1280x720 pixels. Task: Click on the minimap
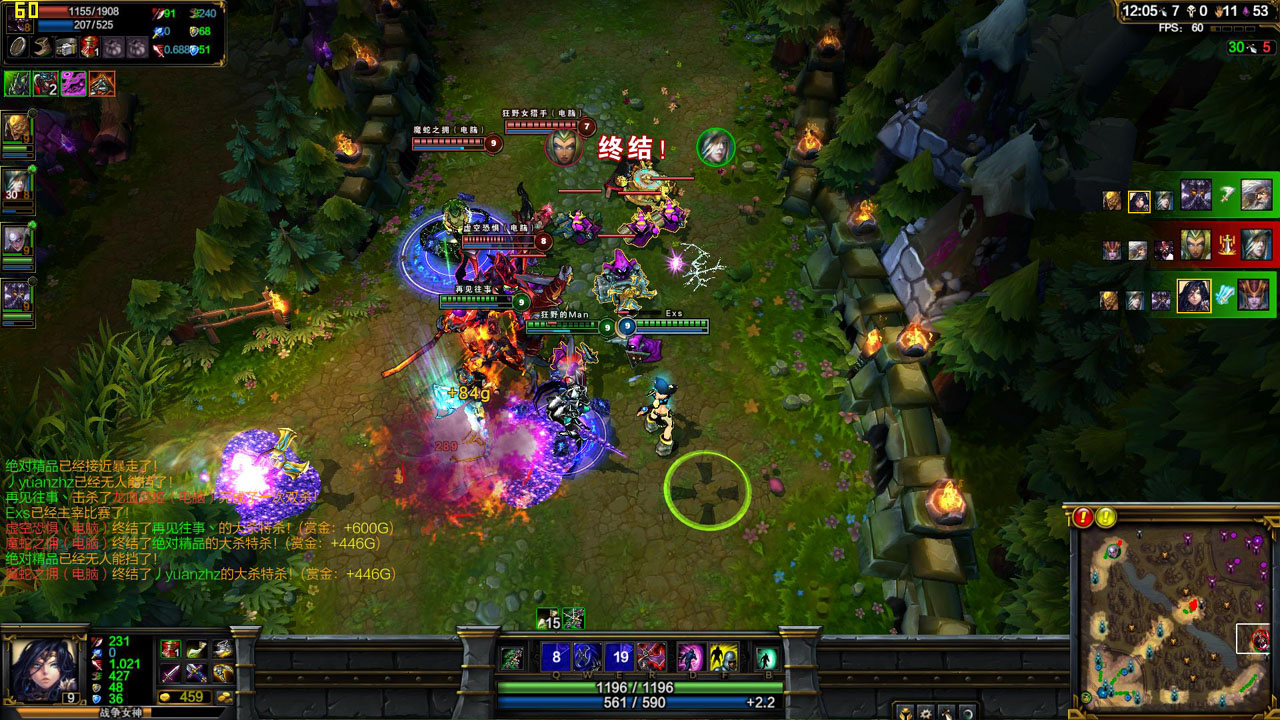point(1172,615)
